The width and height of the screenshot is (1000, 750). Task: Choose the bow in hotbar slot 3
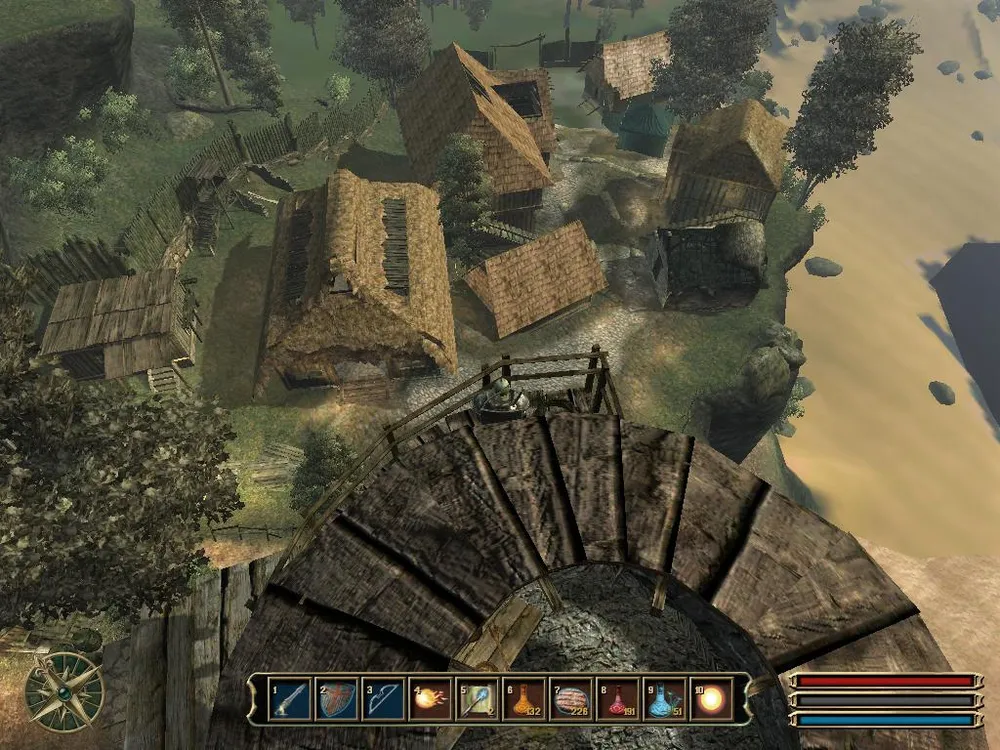384,698
